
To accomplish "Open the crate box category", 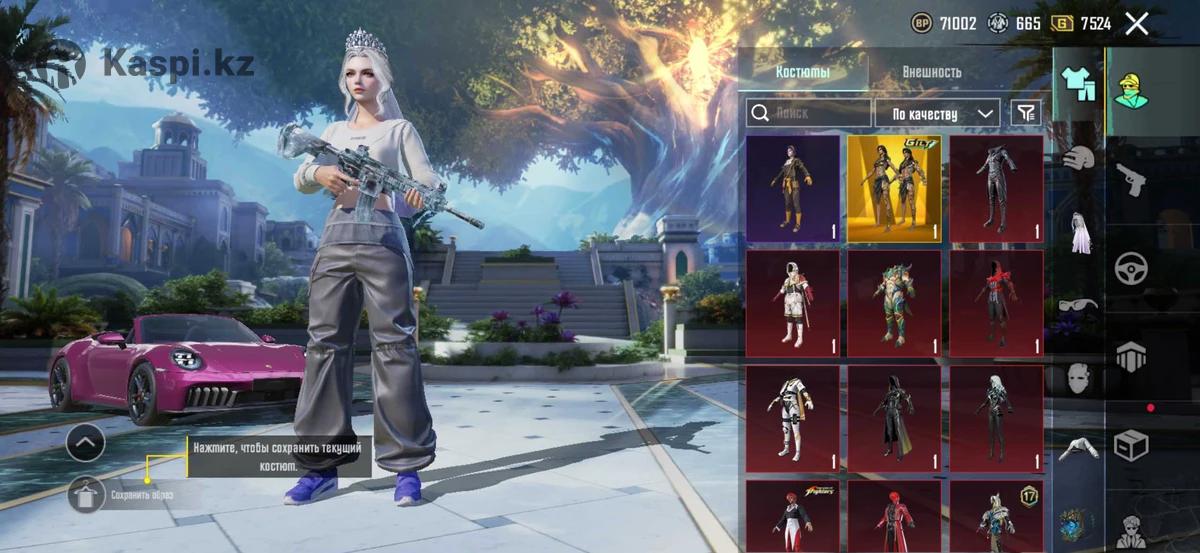I will tap(1132, 445).
